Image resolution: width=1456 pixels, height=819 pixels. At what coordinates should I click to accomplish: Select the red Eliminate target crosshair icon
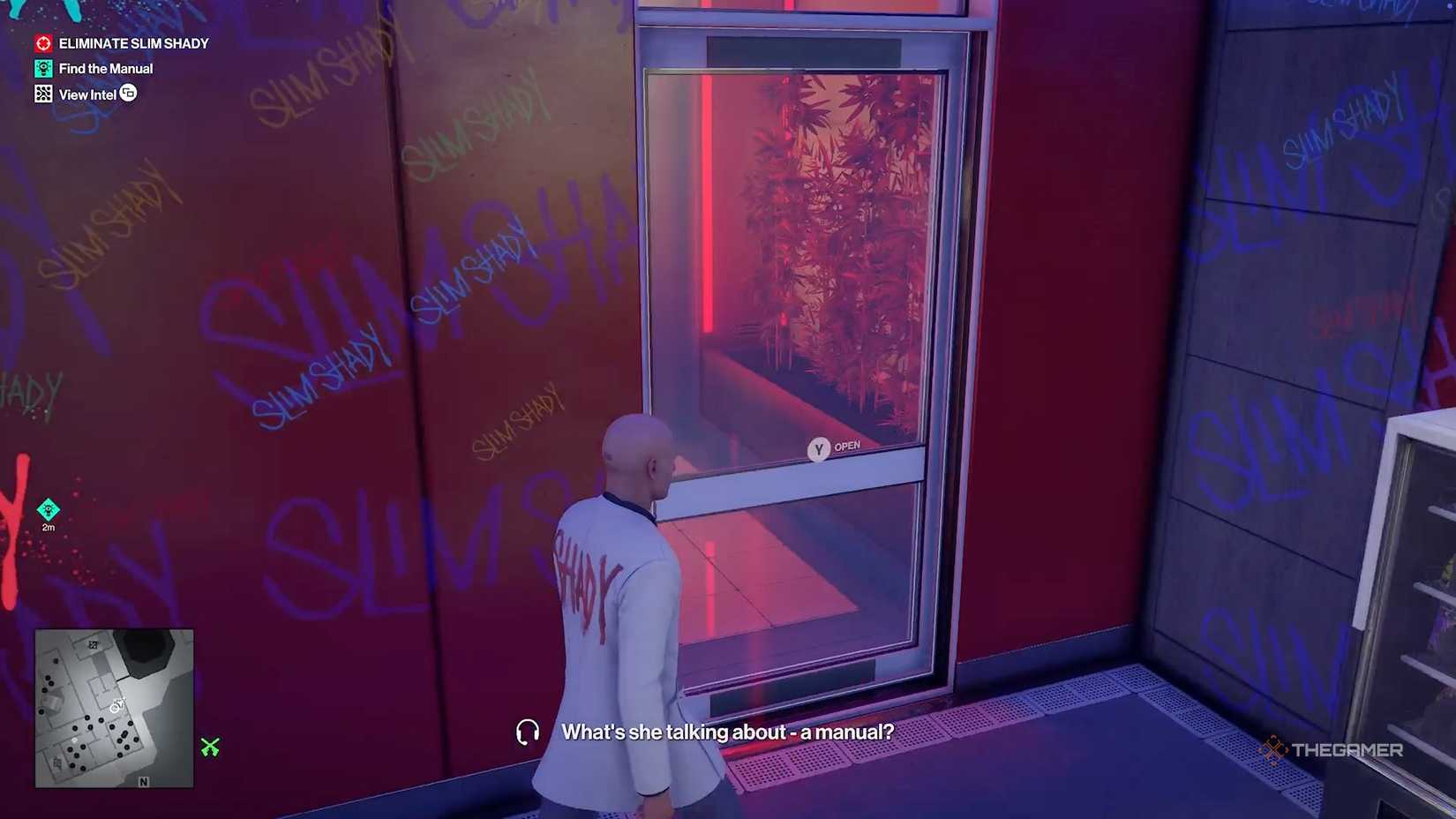(42, 42)
